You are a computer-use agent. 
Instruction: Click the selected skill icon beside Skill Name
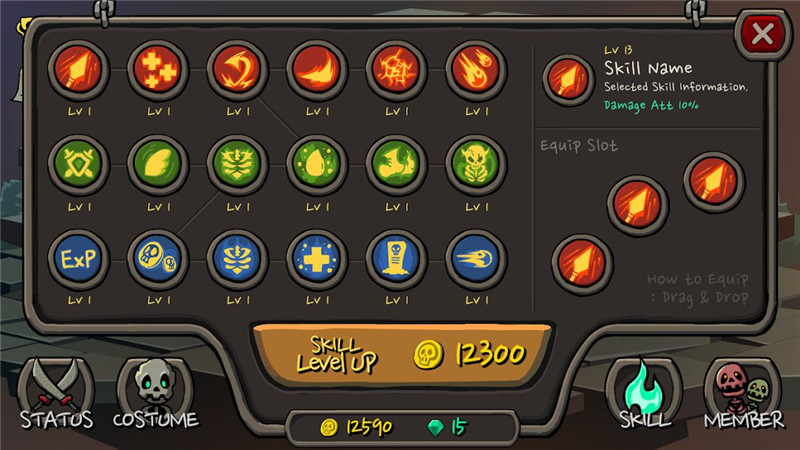coord(569,78)
